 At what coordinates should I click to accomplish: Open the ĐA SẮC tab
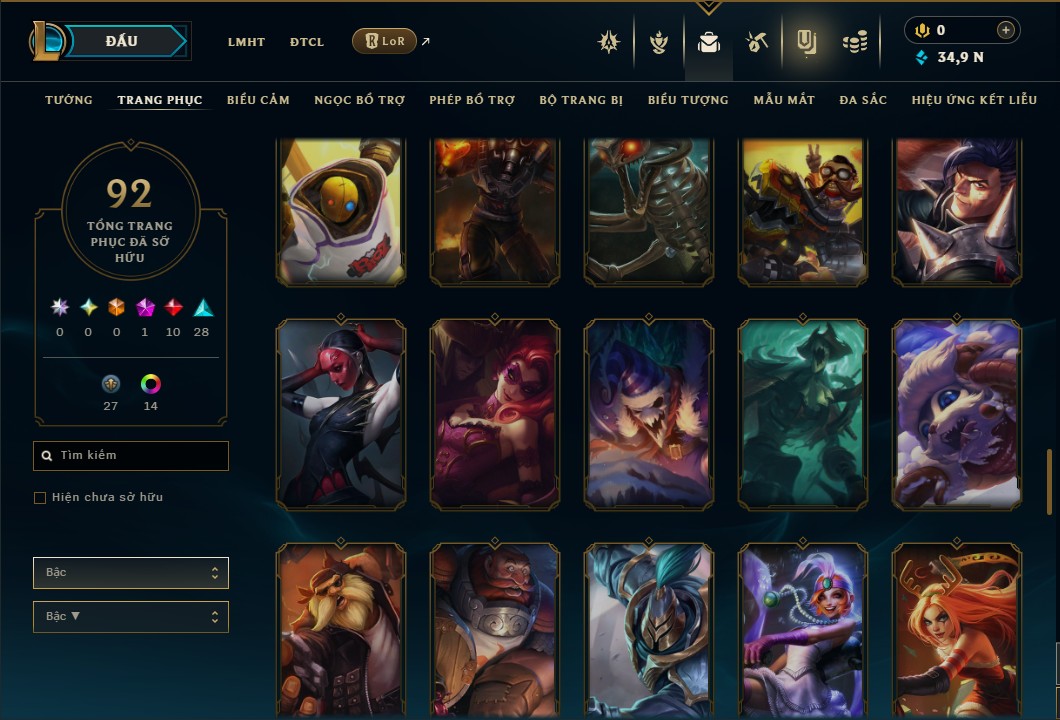point(863,100)
